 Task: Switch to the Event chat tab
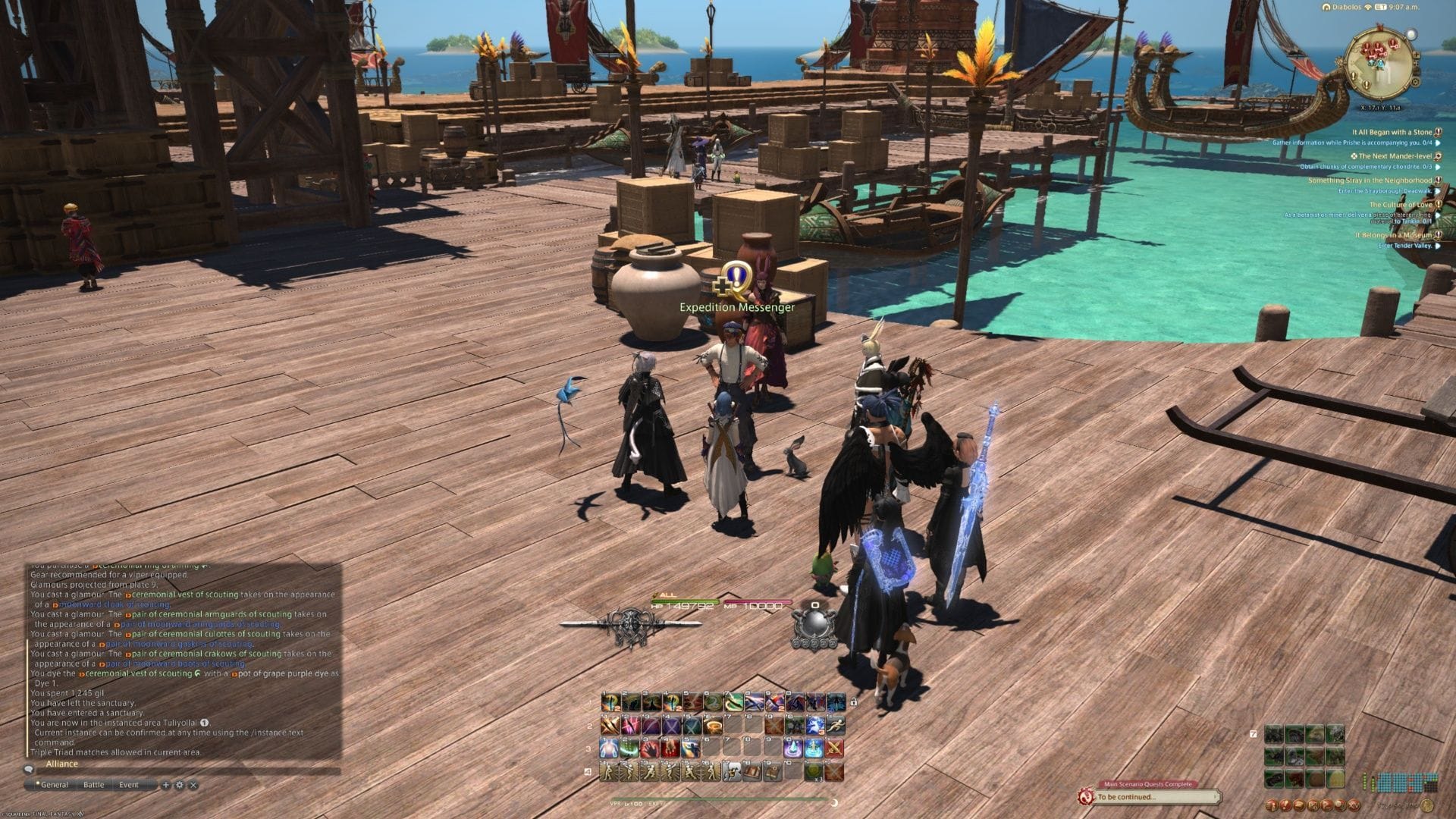tap(129, 785)
